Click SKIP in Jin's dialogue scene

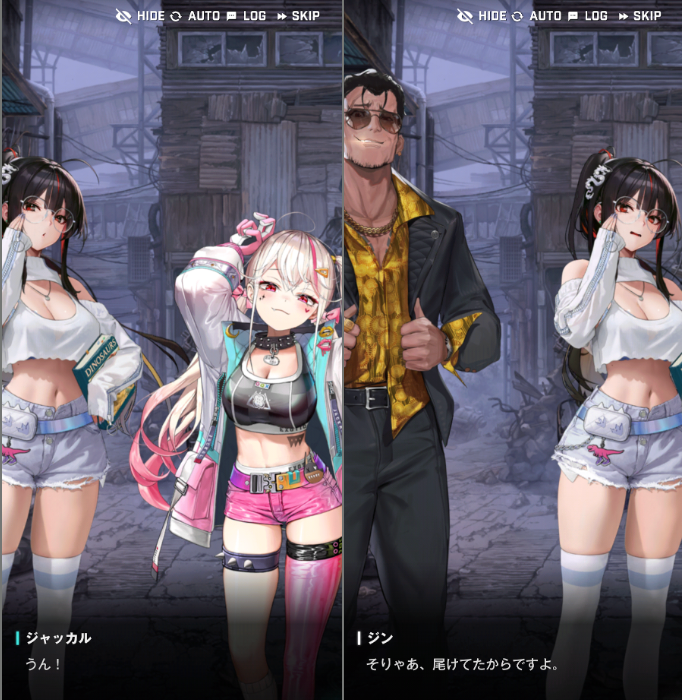point(639,16)
